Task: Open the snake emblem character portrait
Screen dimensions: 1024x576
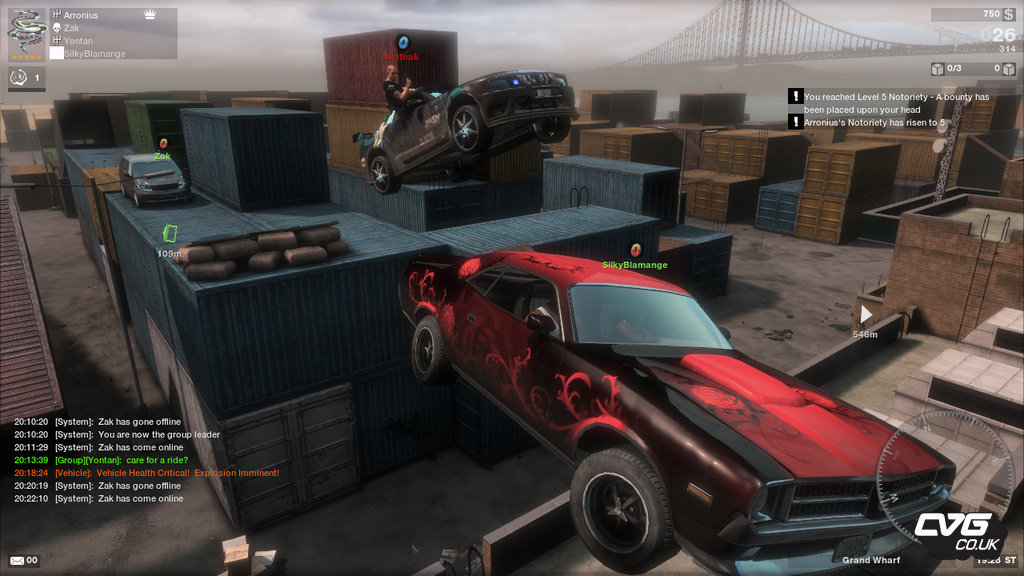Action: tap(25, 32)
